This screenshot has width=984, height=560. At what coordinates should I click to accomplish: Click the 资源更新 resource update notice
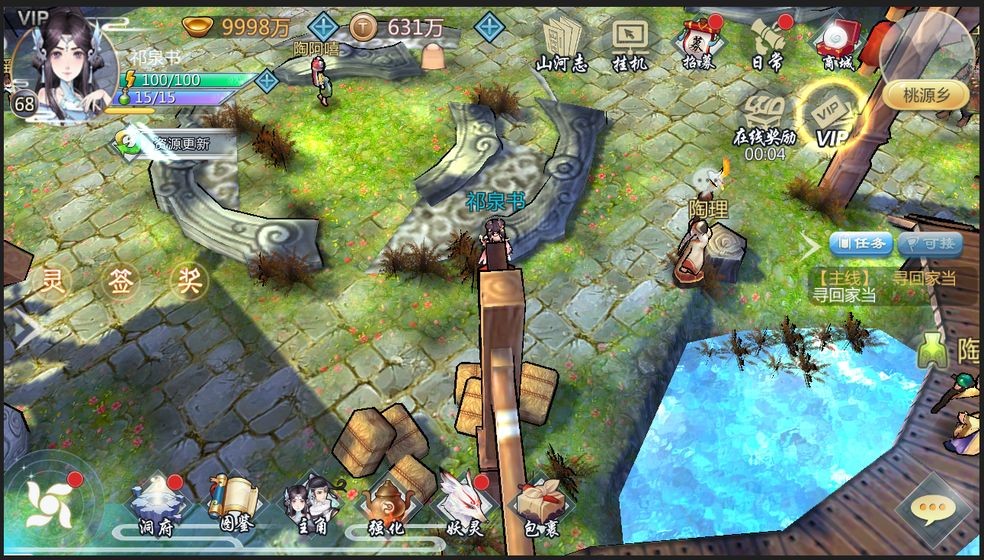[x=175, y=144]
